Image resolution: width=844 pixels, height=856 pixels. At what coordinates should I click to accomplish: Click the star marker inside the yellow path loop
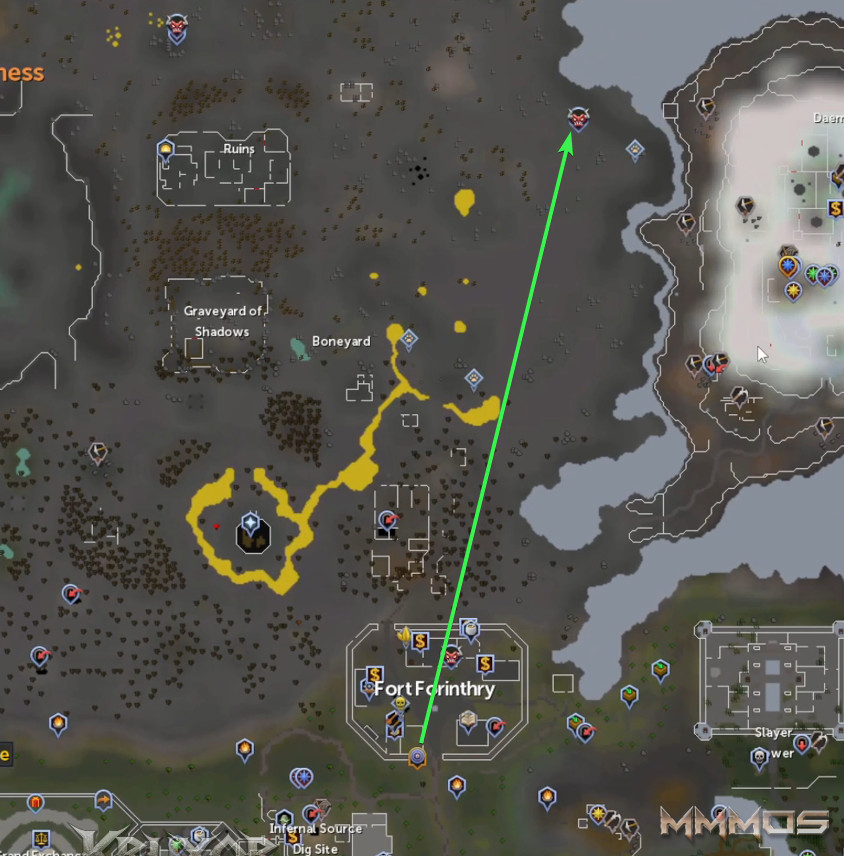point(250,523)
